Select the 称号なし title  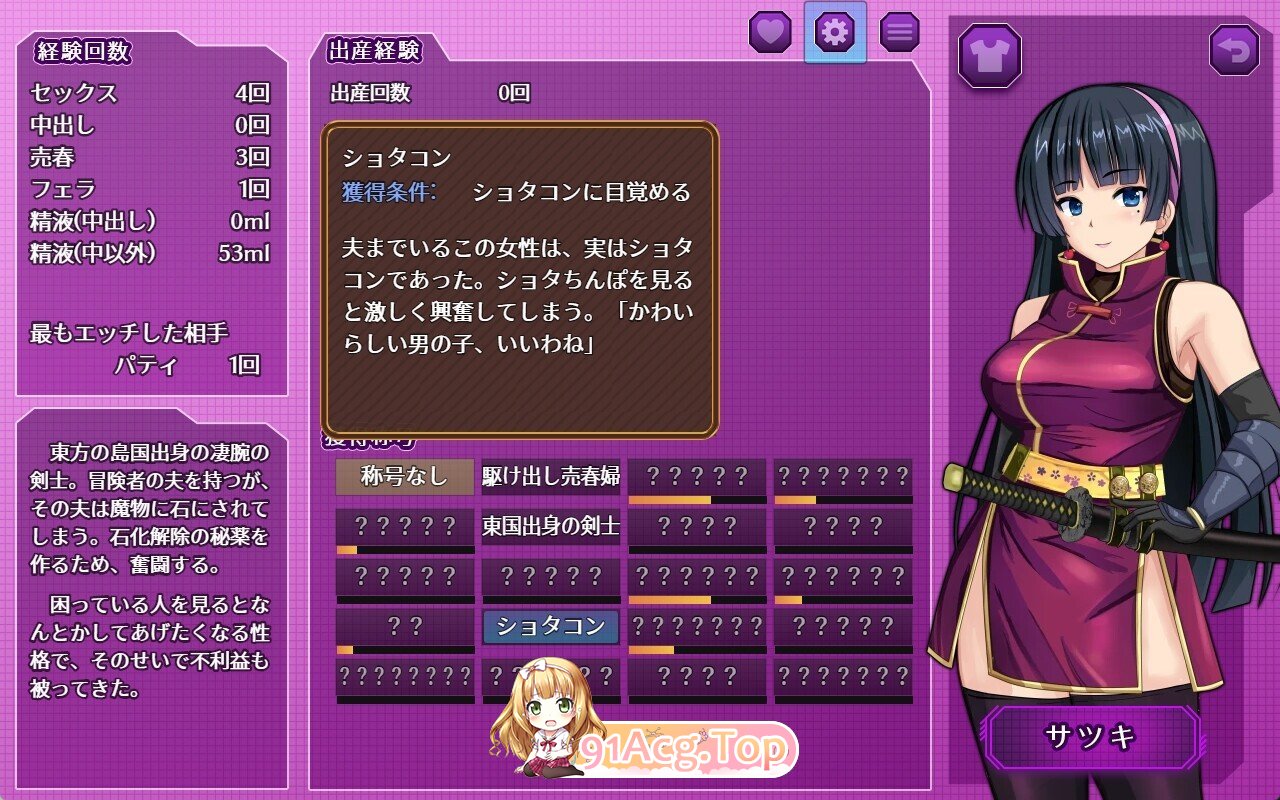click(405, 476)
